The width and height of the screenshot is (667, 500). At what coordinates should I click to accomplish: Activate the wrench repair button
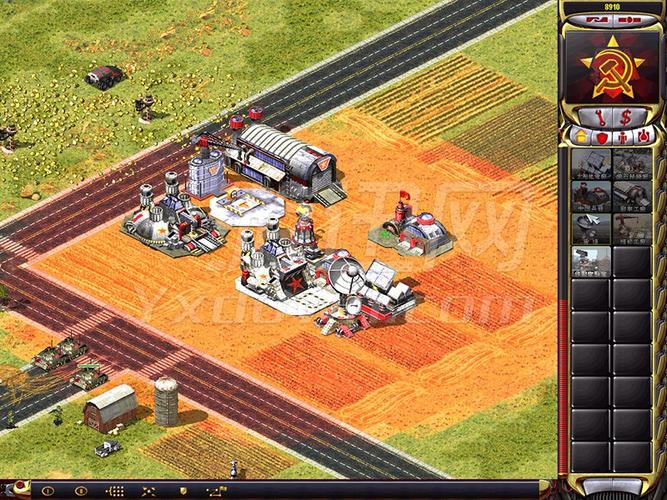tap(599, 117)
